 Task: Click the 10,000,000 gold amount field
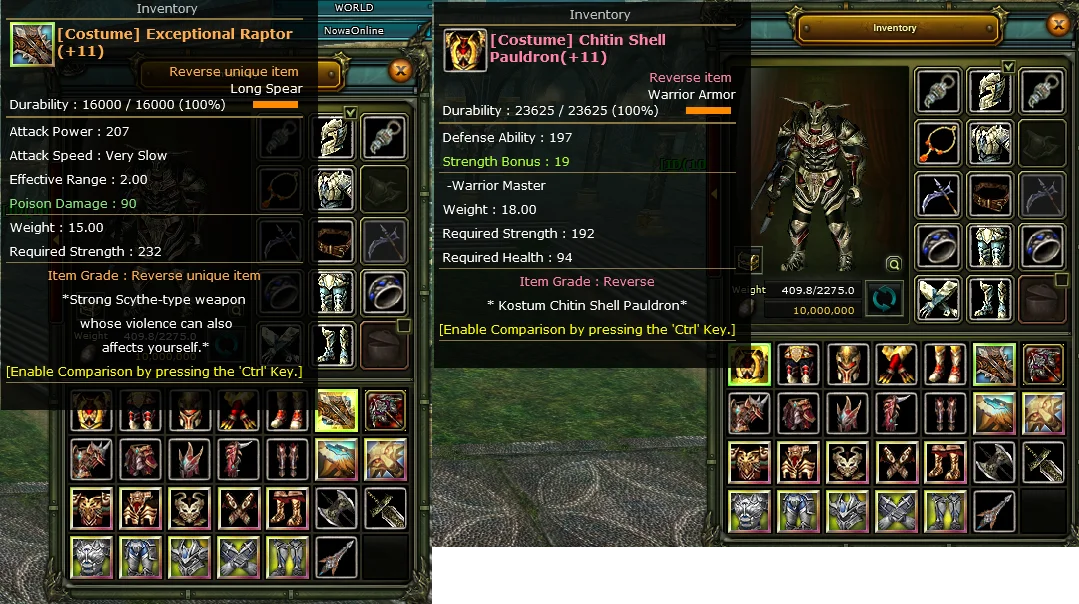tap(810, 310)
